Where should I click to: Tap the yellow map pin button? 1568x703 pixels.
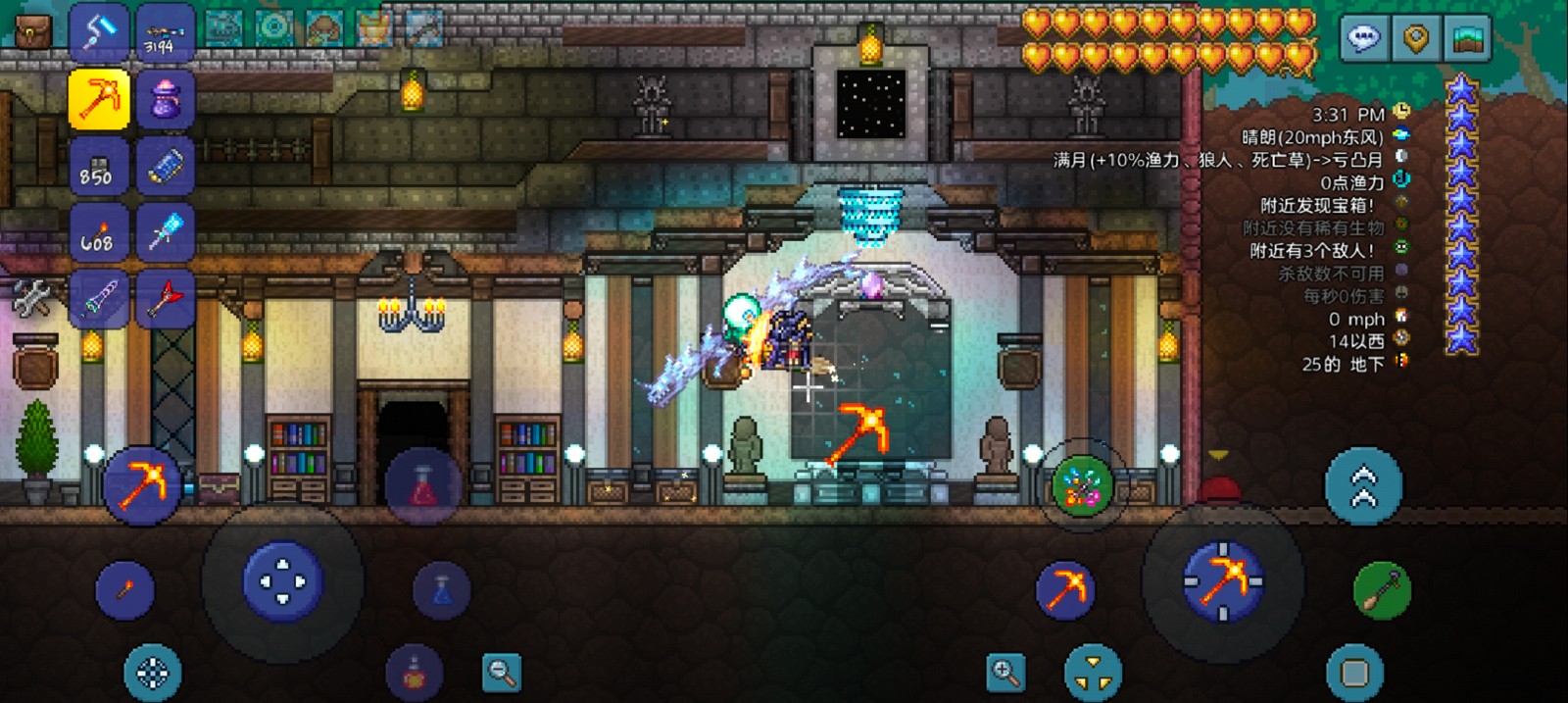(1415, 39)
